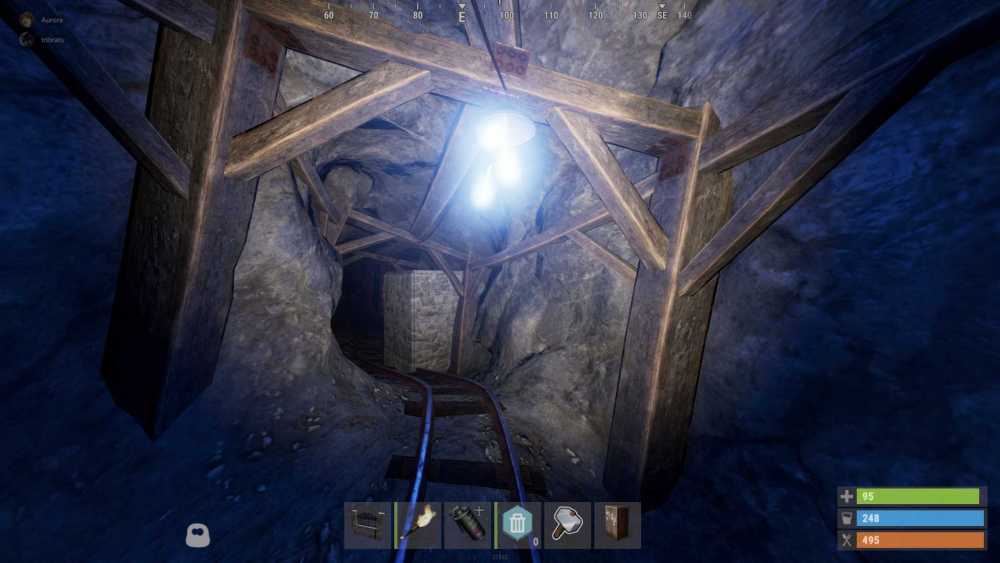Click the backpack icon near the bottom left
Screen dimensions: 1000x563
coord(198,536)
